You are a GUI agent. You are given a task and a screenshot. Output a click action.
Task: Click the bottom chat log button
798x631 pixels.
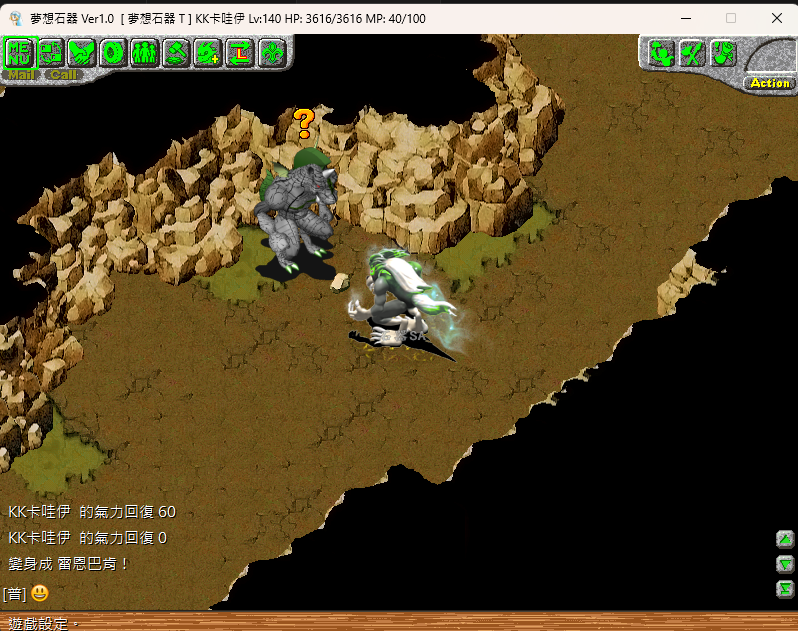785,589
